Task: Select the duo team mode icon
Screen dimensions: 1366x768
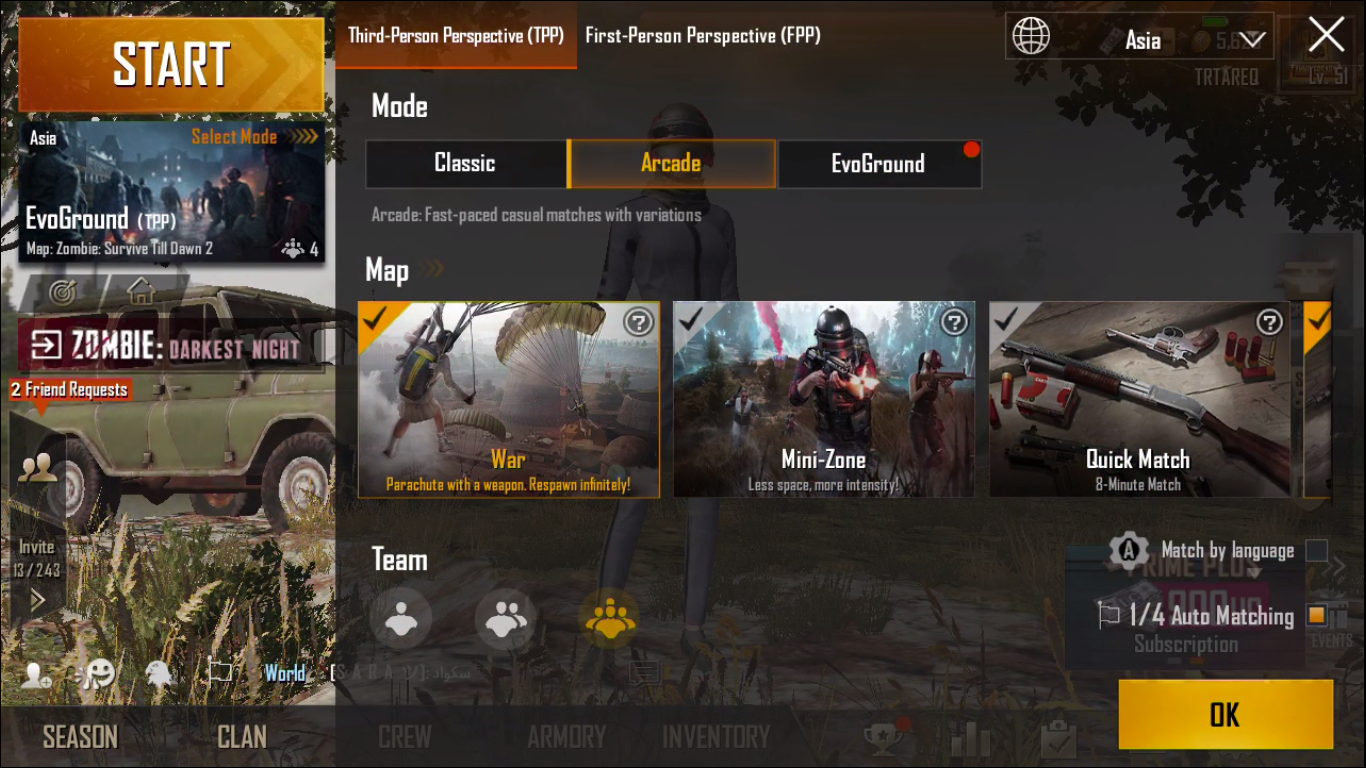Action: point(505,618)
